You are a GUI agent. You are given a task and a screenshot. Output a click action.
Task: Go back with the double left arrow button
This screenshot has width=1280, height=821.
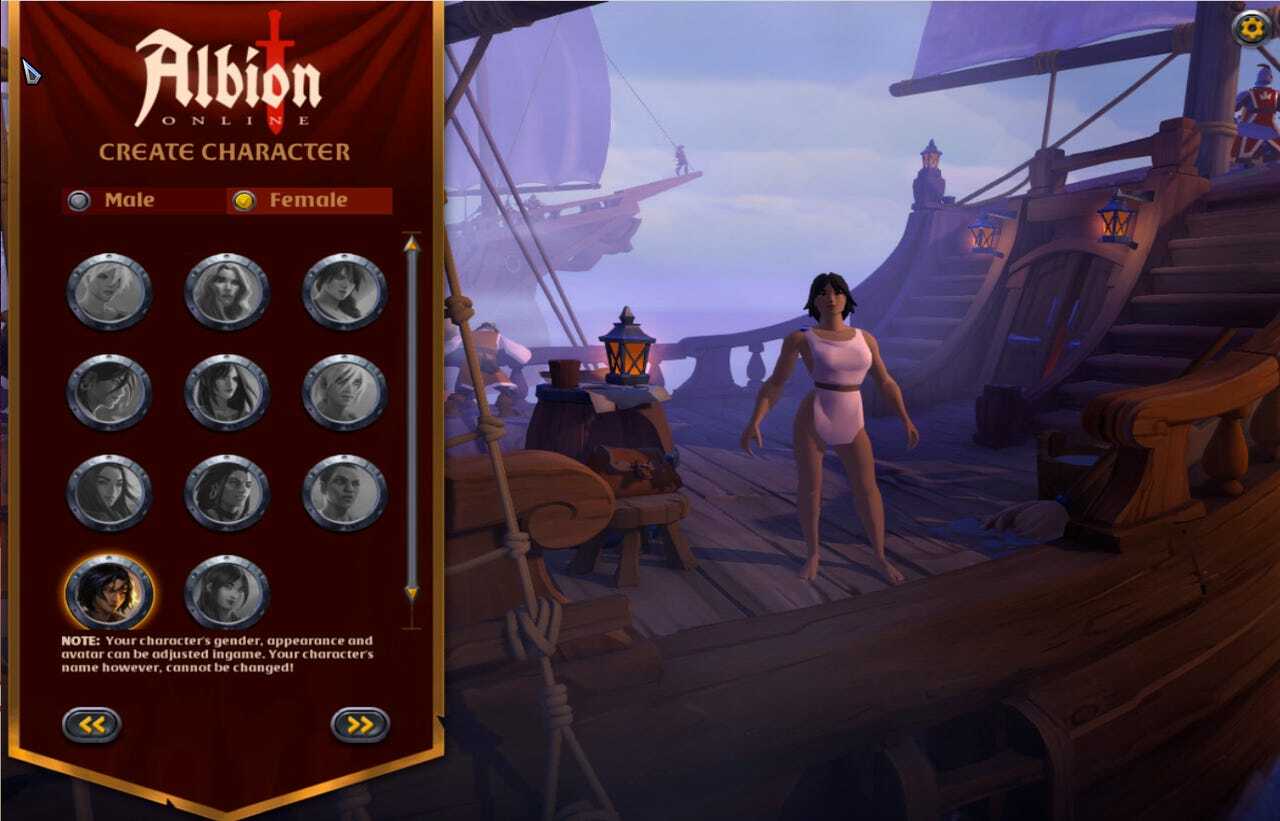pos(92,724)
